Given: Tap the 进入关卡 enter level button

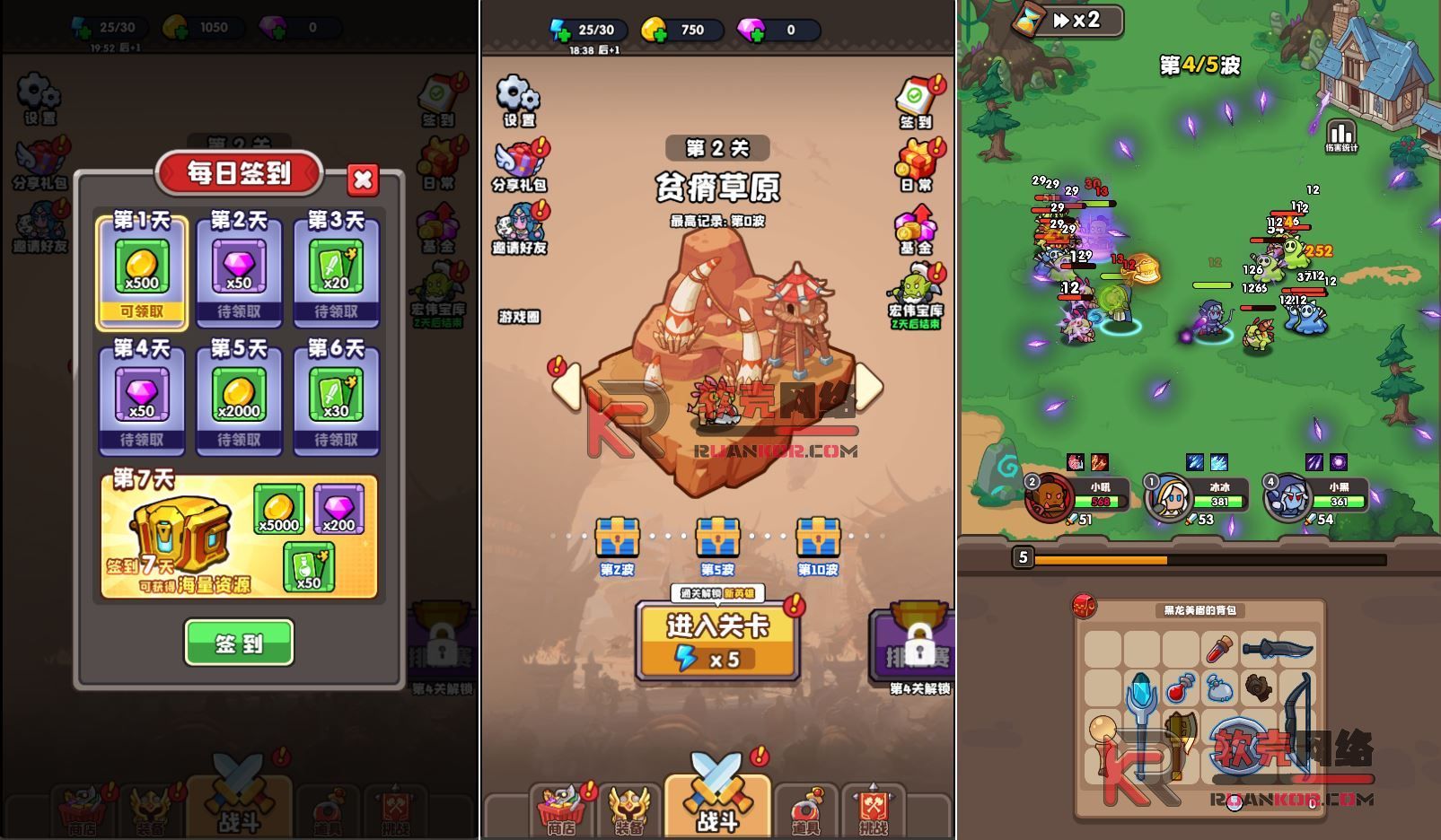Looking at the screenshot, I should point(718,637).
